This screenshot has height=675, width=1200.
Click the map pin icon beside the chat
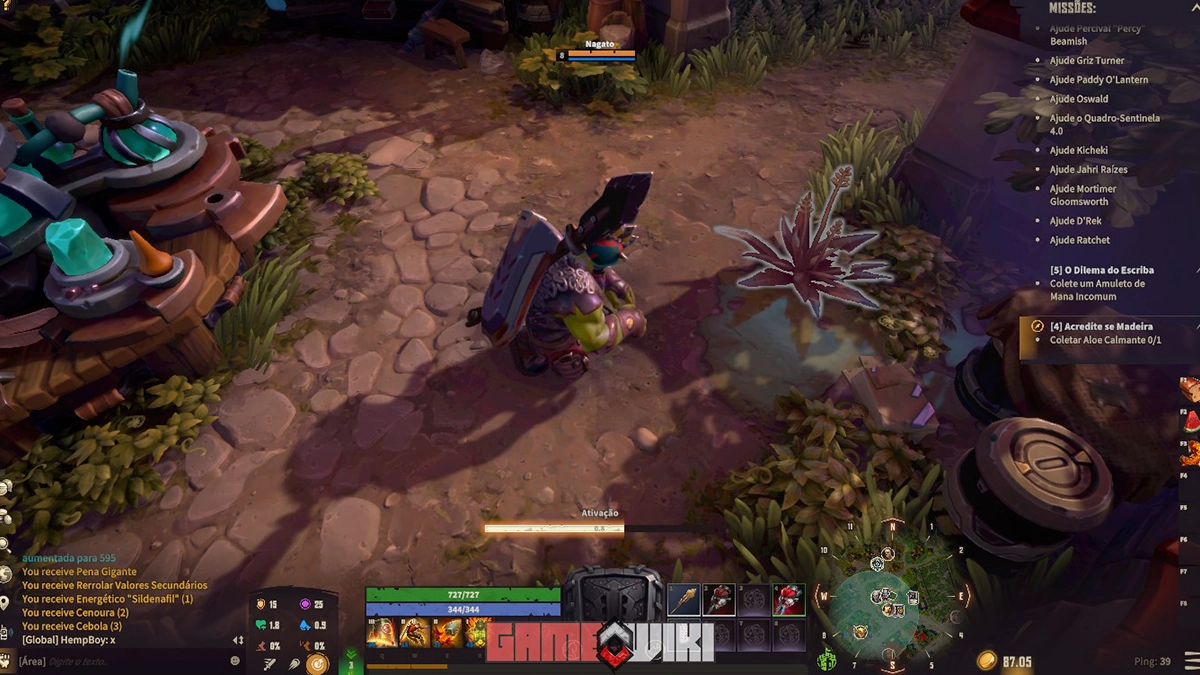point(6,602)
